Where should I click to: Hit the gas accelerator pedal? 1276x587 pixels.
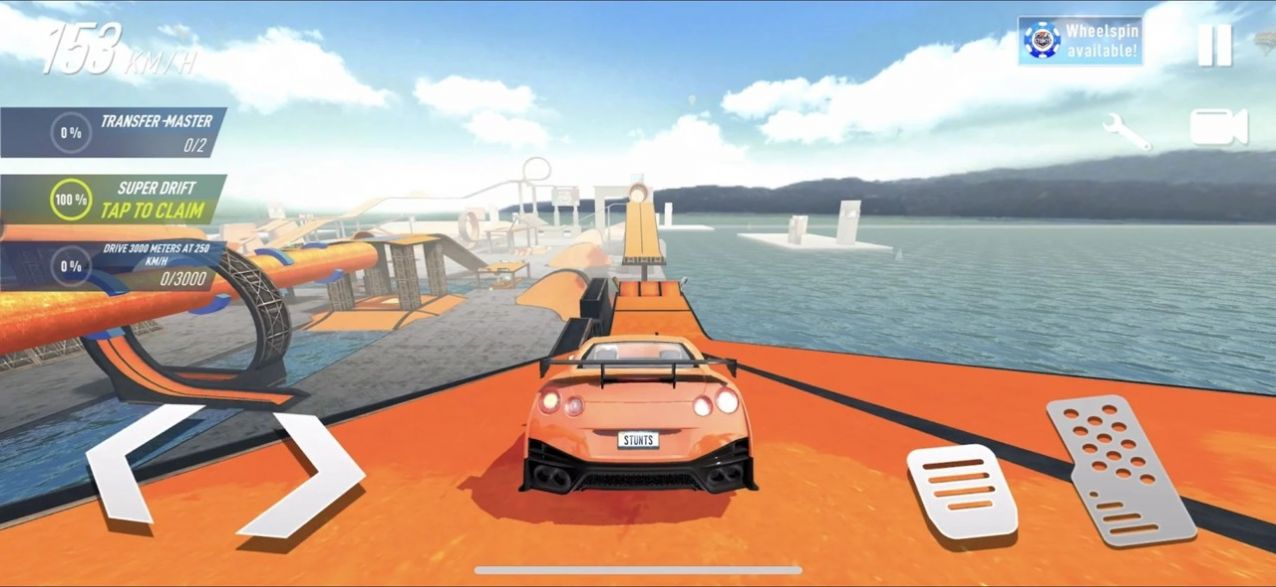tap(1120, 468)
